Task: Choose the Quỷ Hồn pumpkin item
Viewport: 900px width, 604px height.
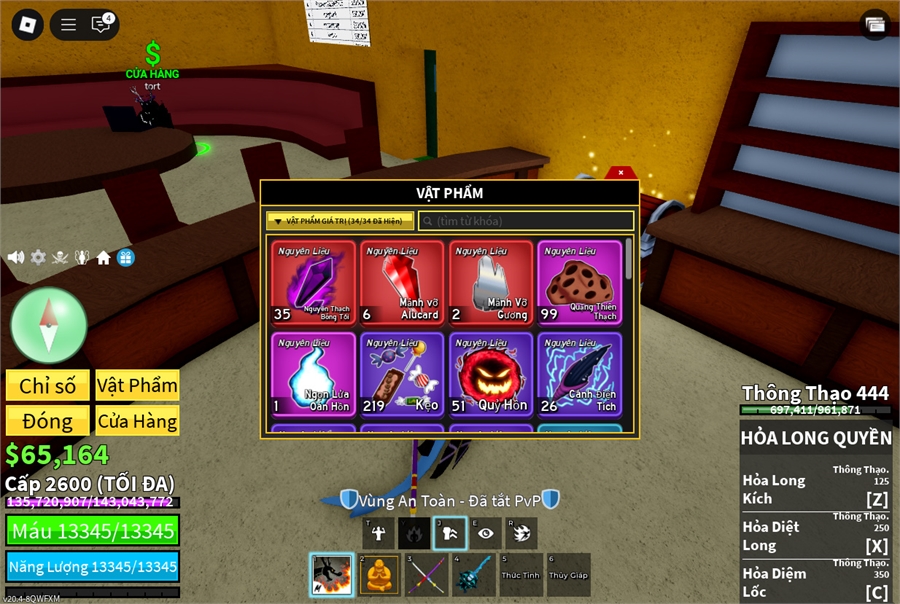Action: (490, 374)
